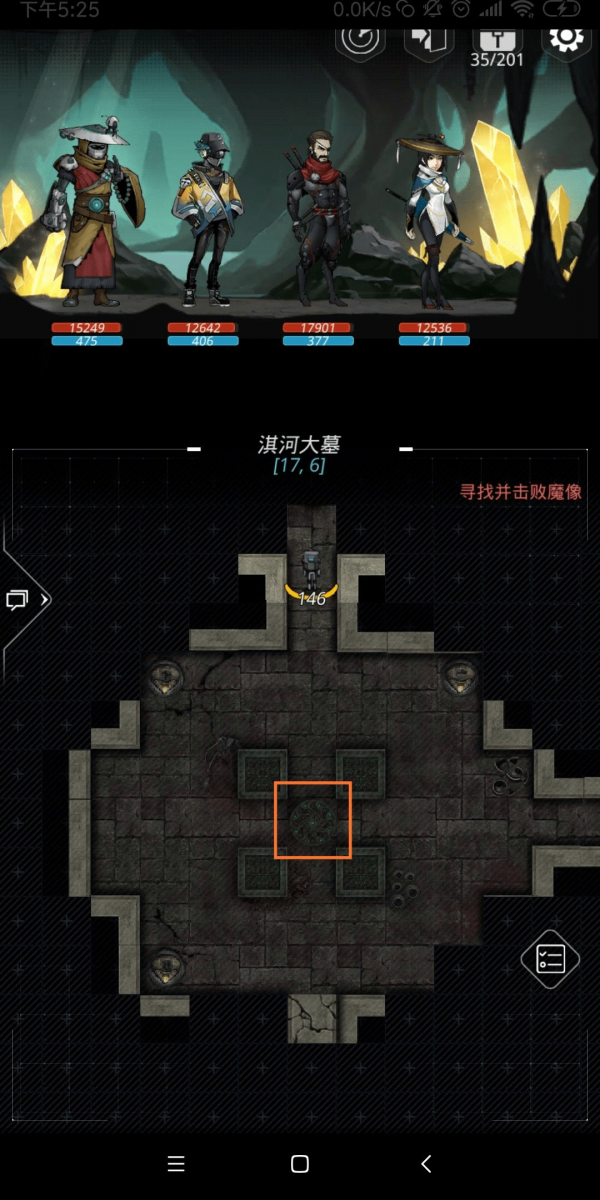Open the settings gear menu
The width and height of the screenshot is (600, 1200).
tap(566, 40)
